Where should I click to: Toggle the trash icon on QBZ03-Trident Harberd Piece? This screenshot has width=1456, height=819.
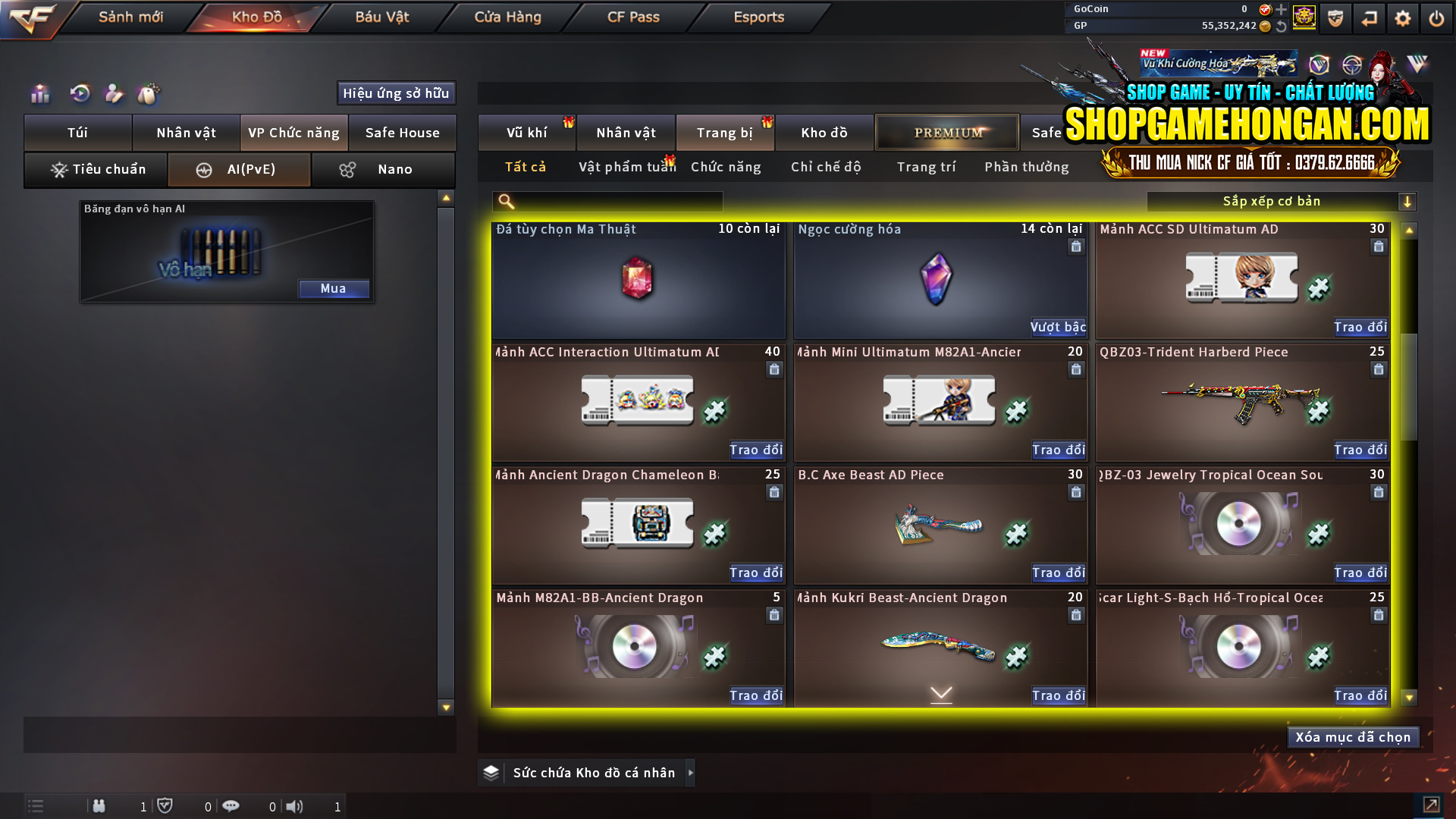tap(1378, 369)
